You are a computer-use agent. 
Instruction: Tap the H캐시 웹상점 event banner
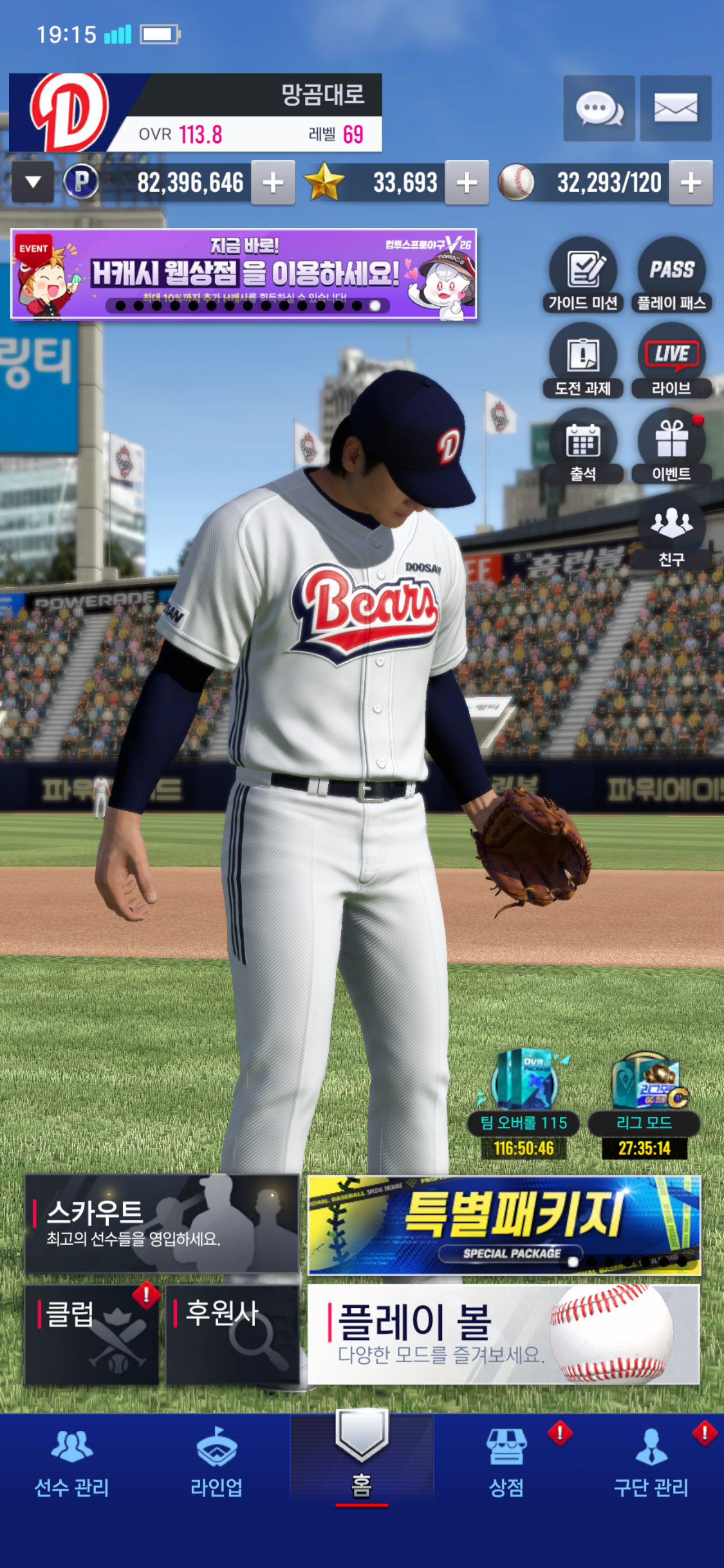click(x=243, y=274)
